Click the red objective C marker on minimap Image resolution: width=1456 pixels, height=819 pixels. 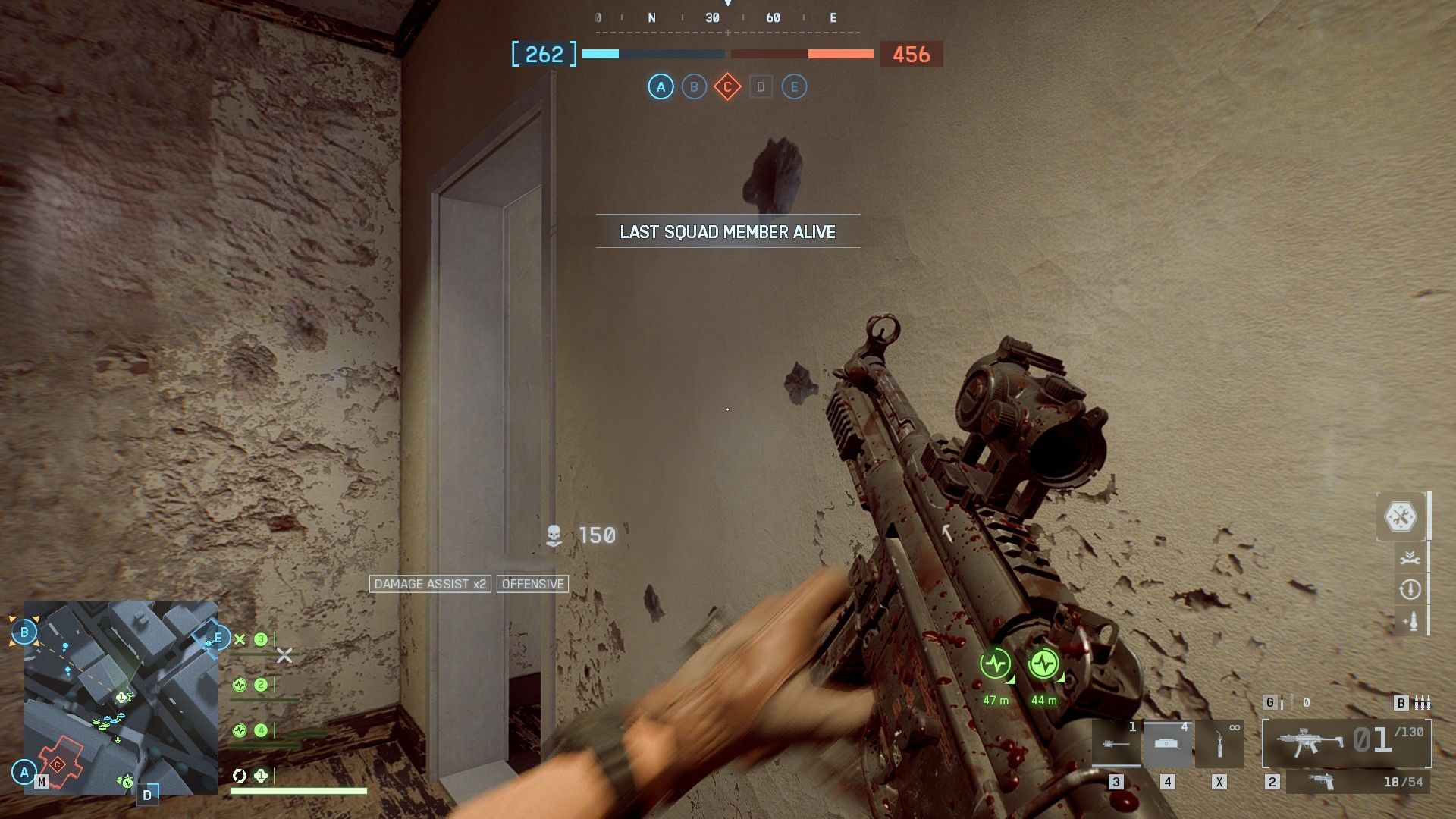[x=58, y=764]
